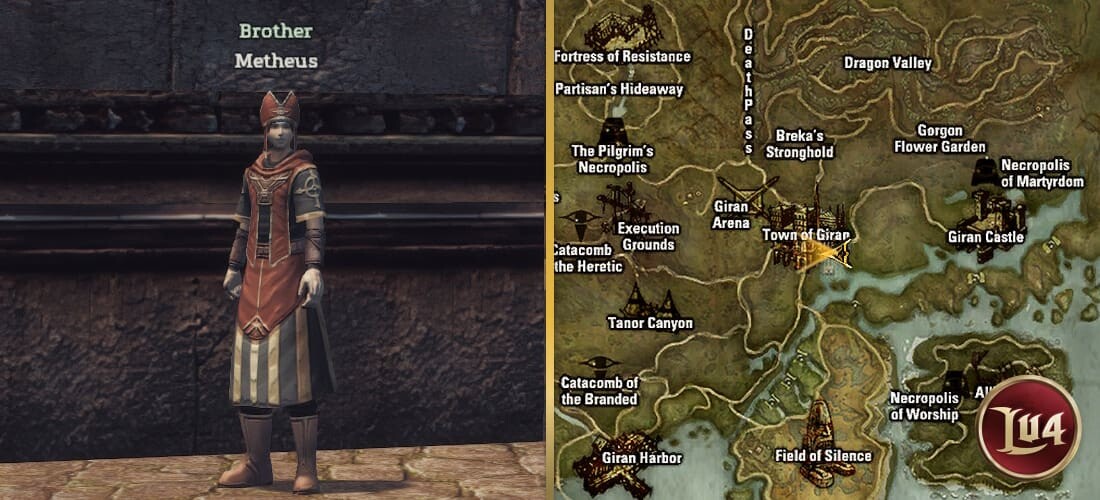Image resolution: width=1100 pixels, height=500 pixels.
Task: Click the Partisan's Hideaway map label
Action: coord(620,89)
